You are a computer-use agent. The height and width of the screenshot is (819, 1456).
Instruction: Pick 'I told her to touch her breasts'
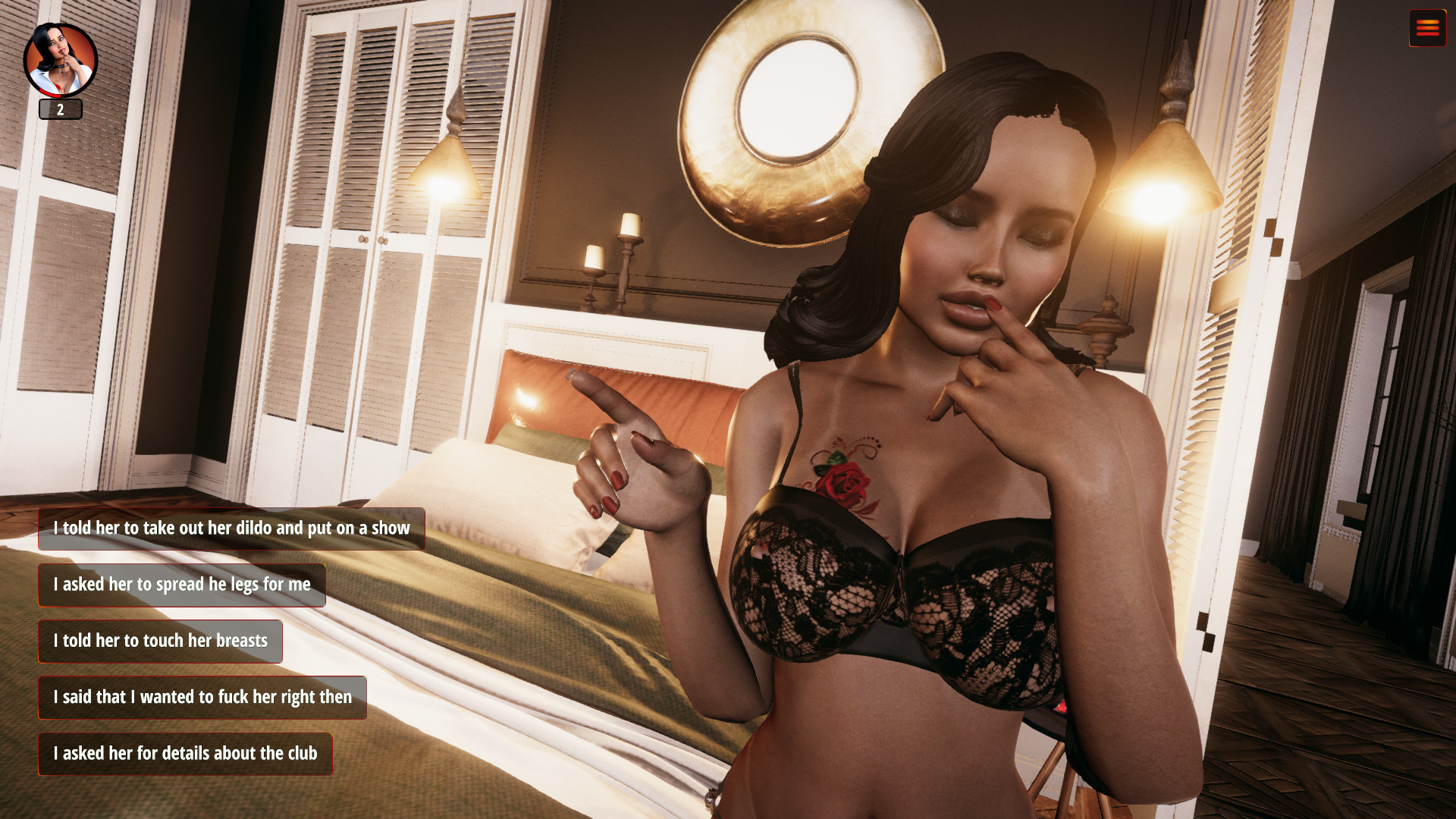pyautogui.click(x=160, y=641)
